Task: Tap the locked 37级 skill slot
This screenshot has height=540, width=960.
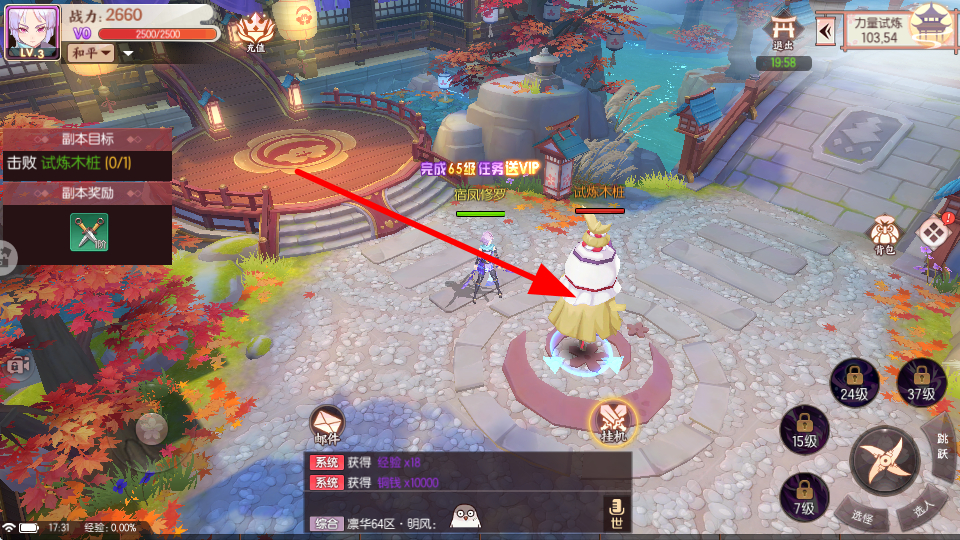Action: (x=920, y=380)
